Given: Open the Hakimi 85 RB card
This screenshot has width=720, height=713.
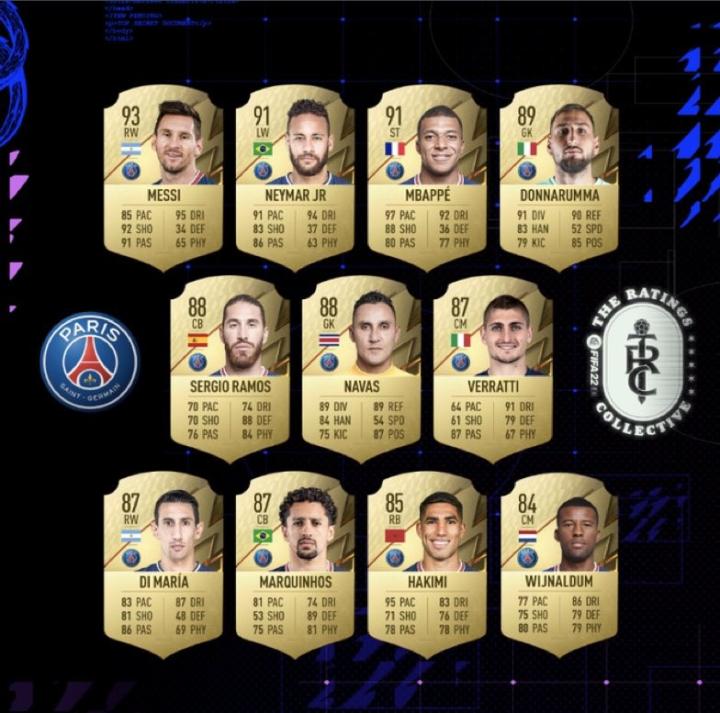Looking at the screenshot, I should tap(427, 565).
